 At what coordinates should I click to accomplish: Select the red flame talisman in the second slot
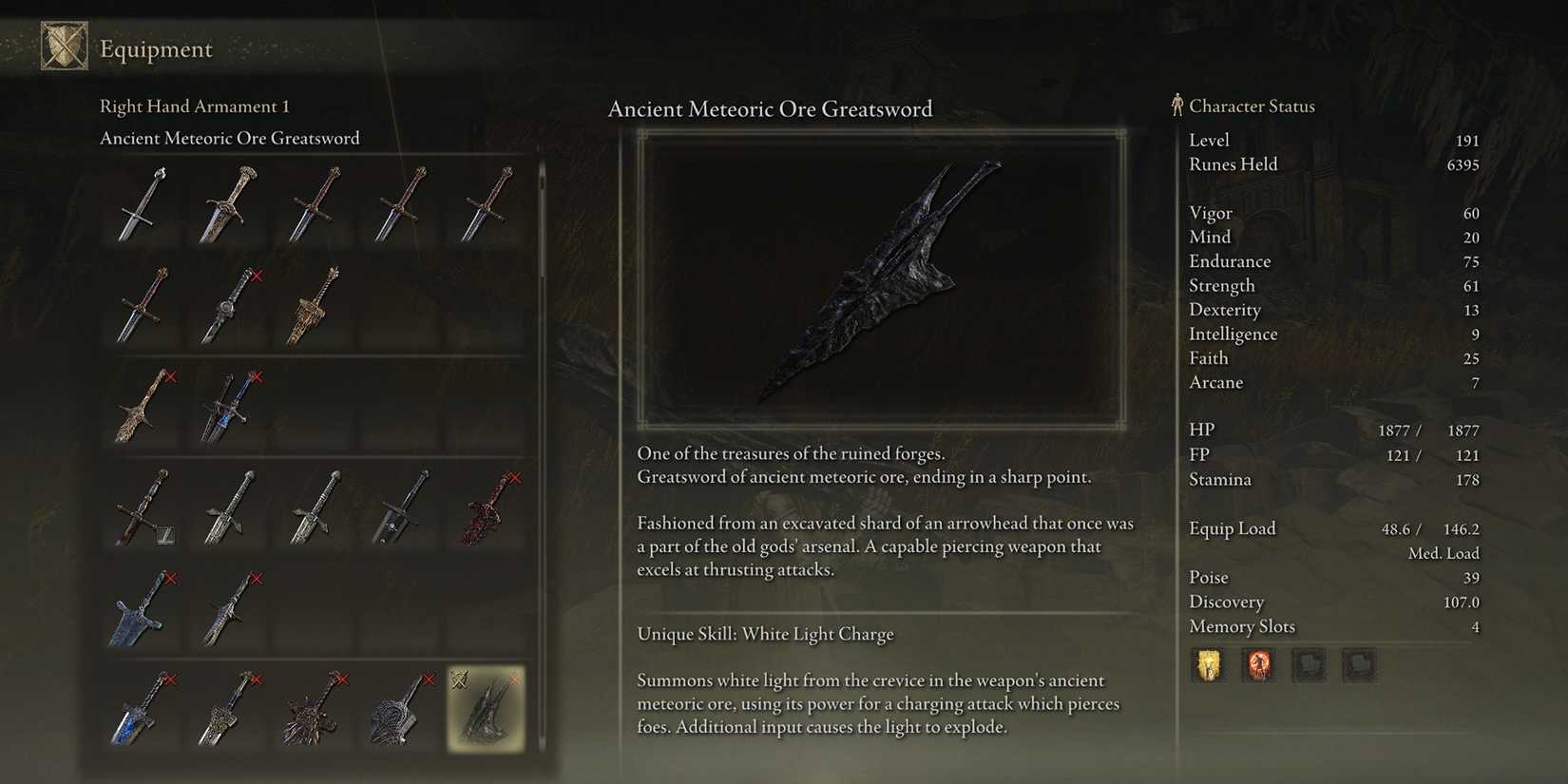click(x=1259, y=664)
